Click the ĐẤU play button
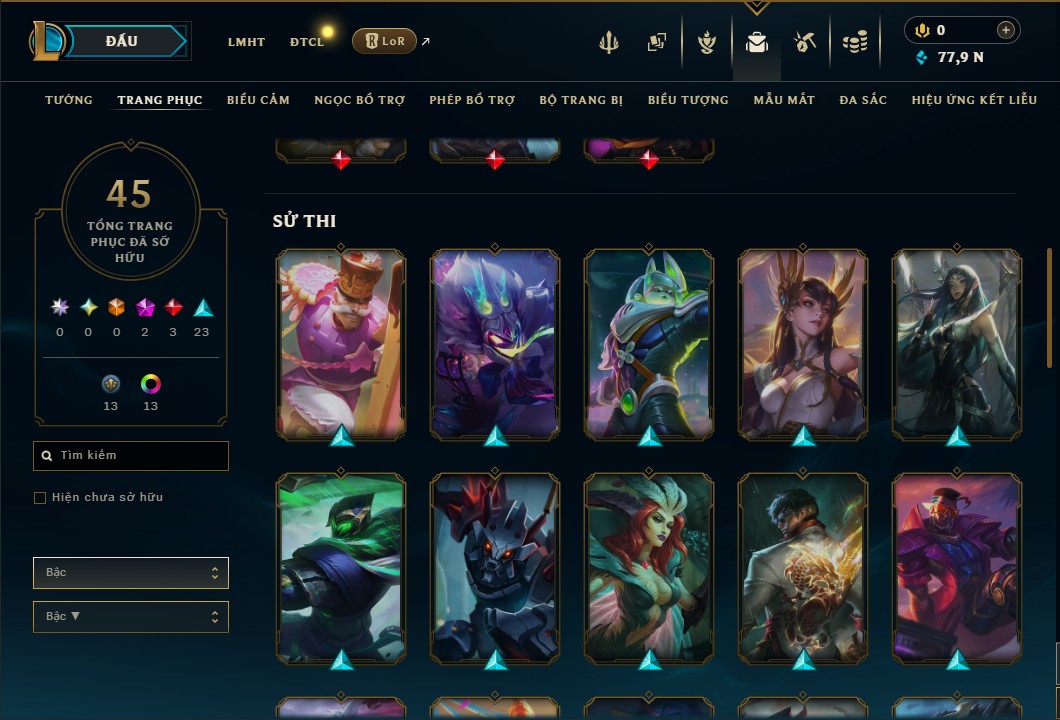 click(x=122, y=41)
